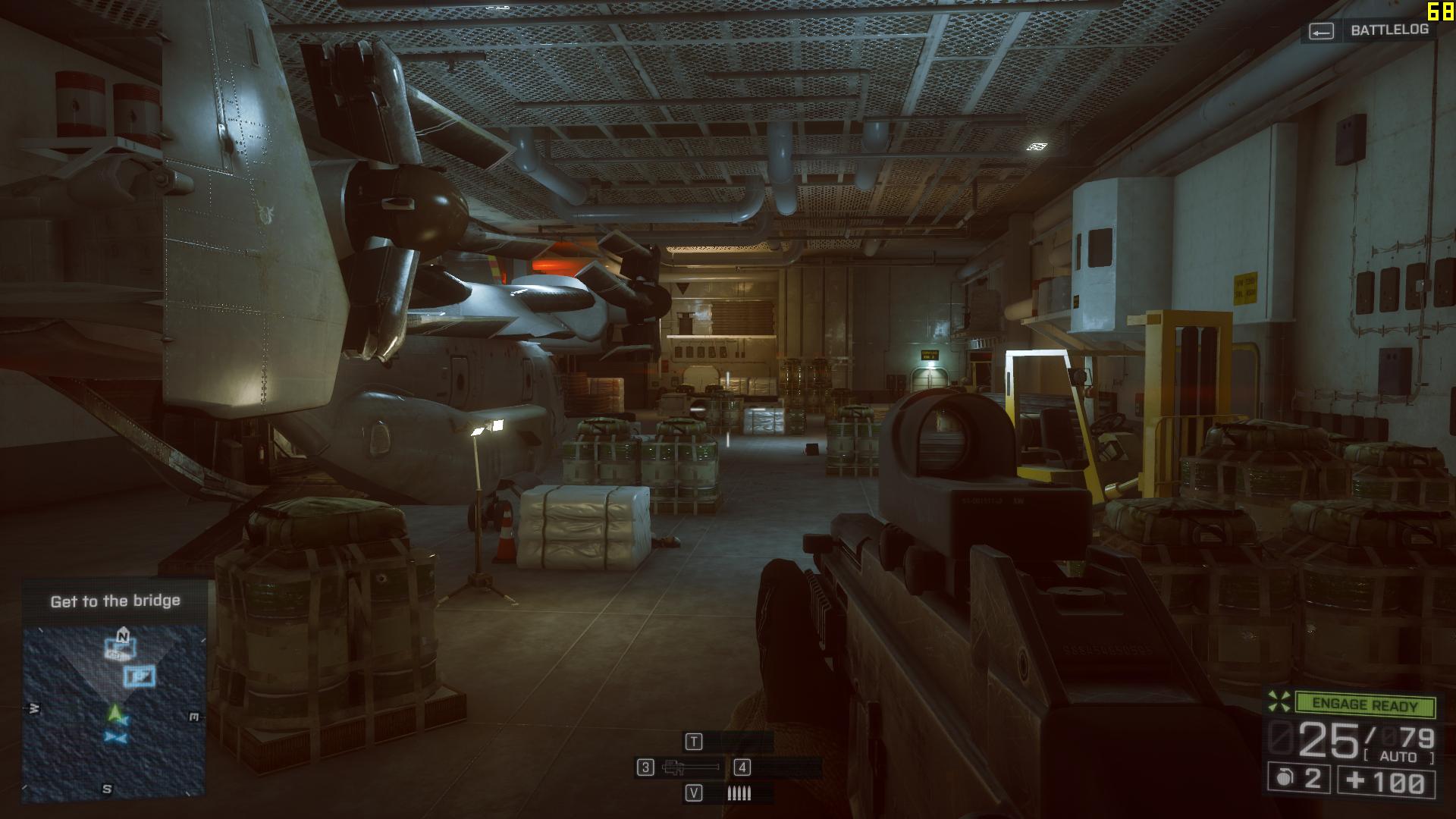Select the grenade icon
Viewport: 1456px width, 819px height.
point(1284,779)
